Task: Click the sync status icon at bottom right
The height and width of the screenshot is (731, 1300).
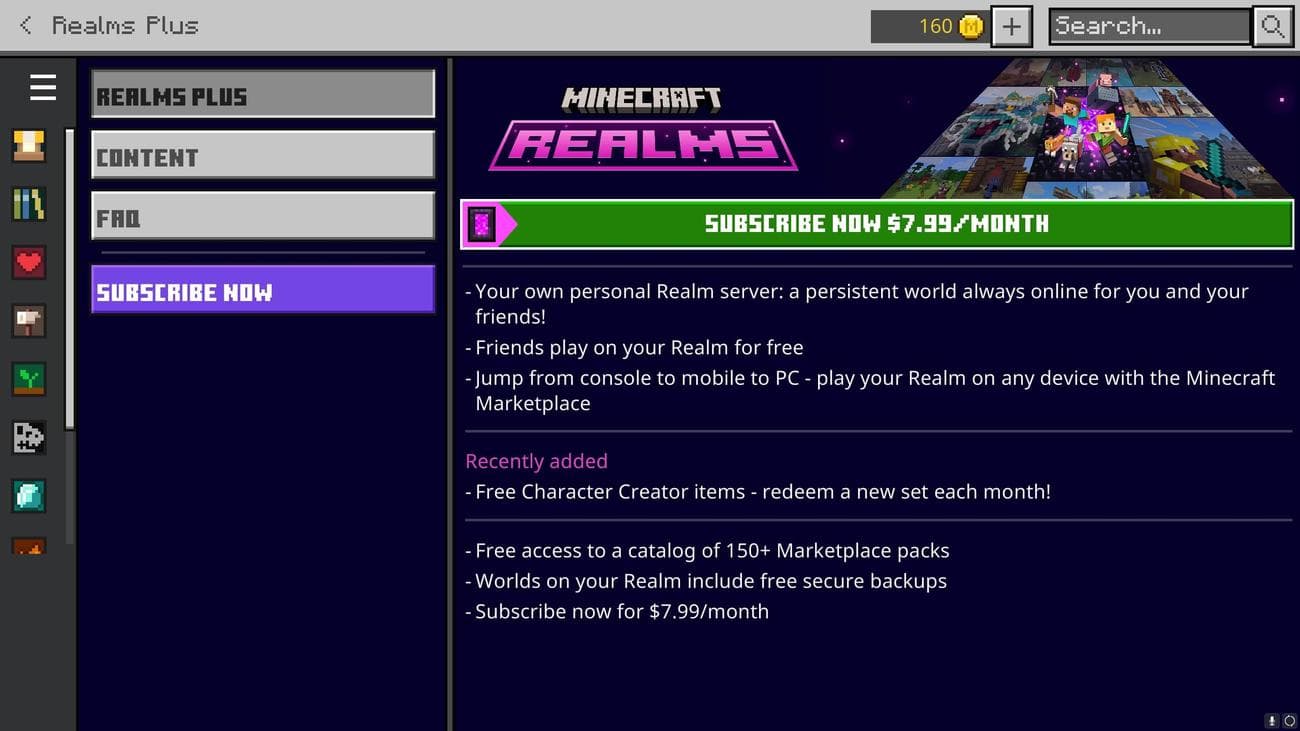Action: coord(1289,721)
